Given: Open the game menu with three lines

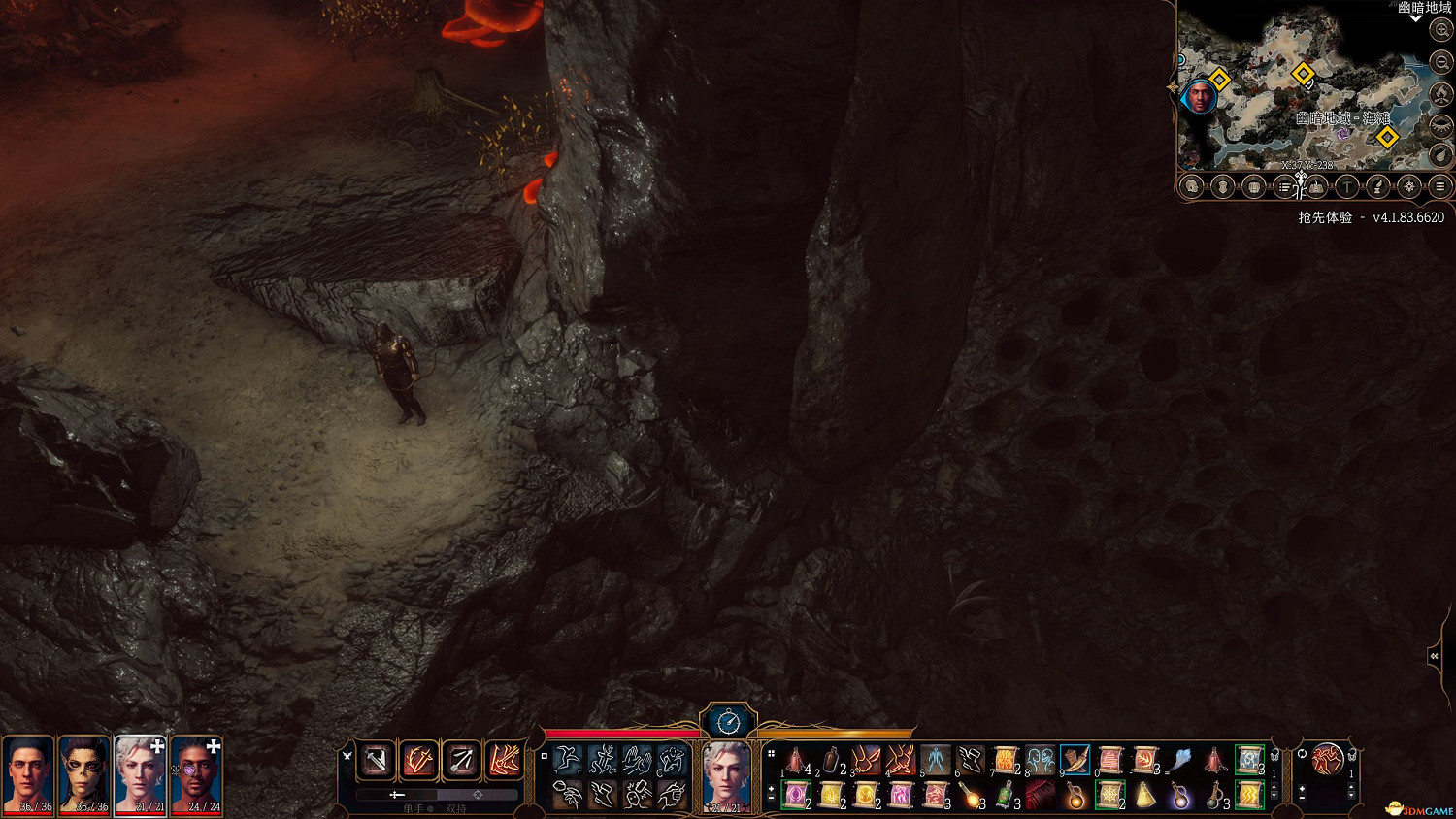Looking at the screenshot, I should click(1440, 187).
